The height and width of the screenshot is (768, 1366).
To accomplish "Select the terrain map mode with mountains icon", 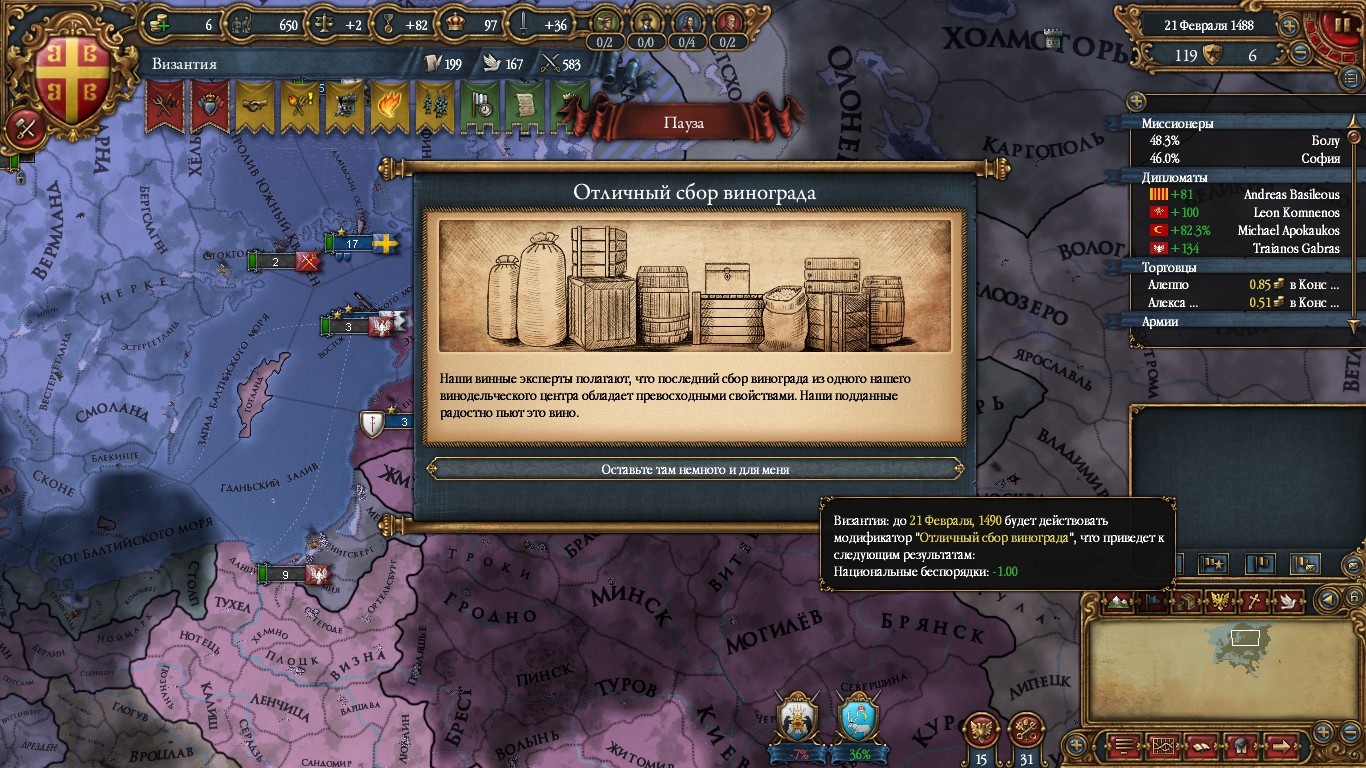I will point(1120,601).
